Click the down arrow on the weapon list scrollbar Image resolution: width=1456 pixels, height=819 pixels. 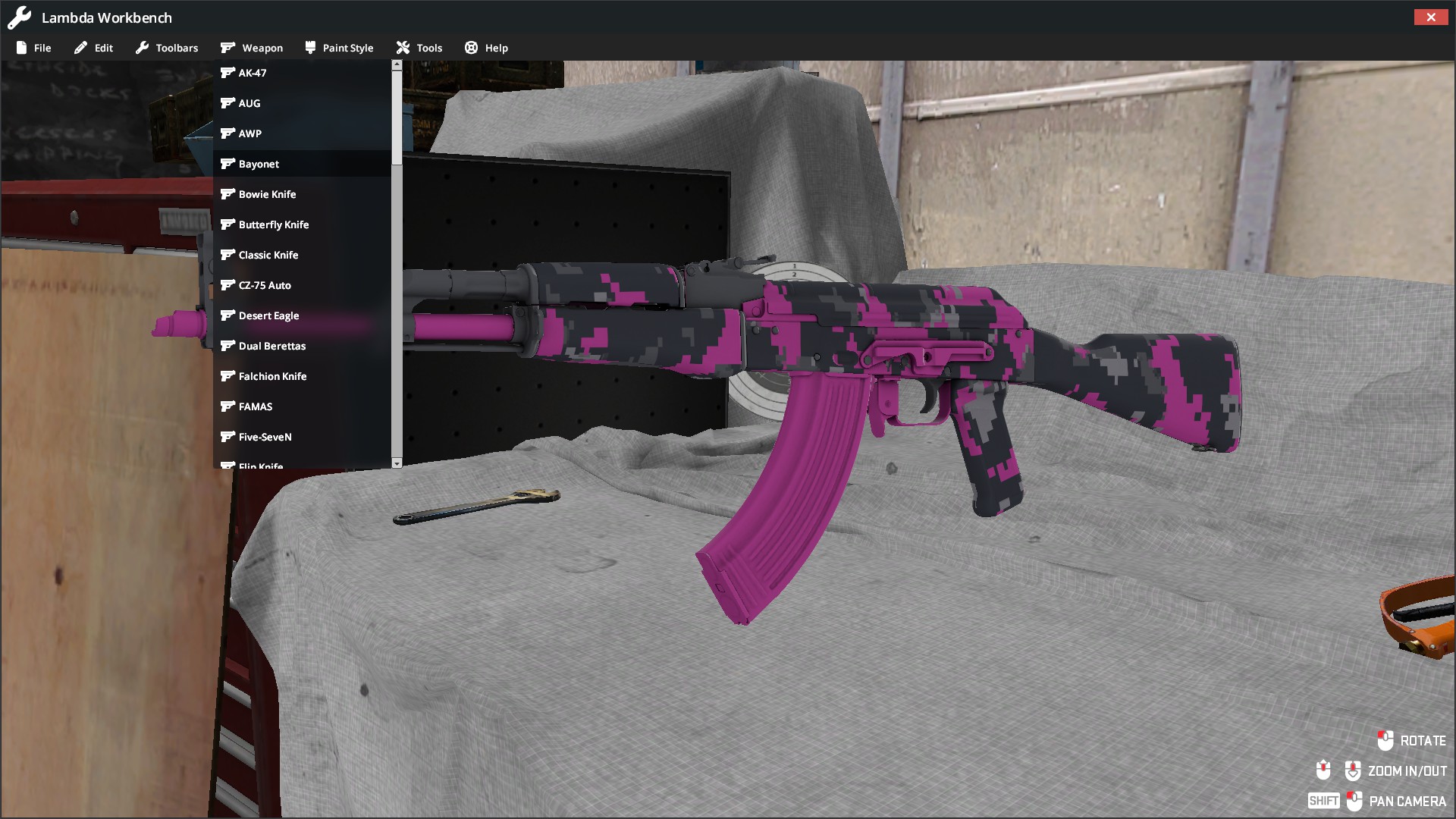[x=396, y=463]
